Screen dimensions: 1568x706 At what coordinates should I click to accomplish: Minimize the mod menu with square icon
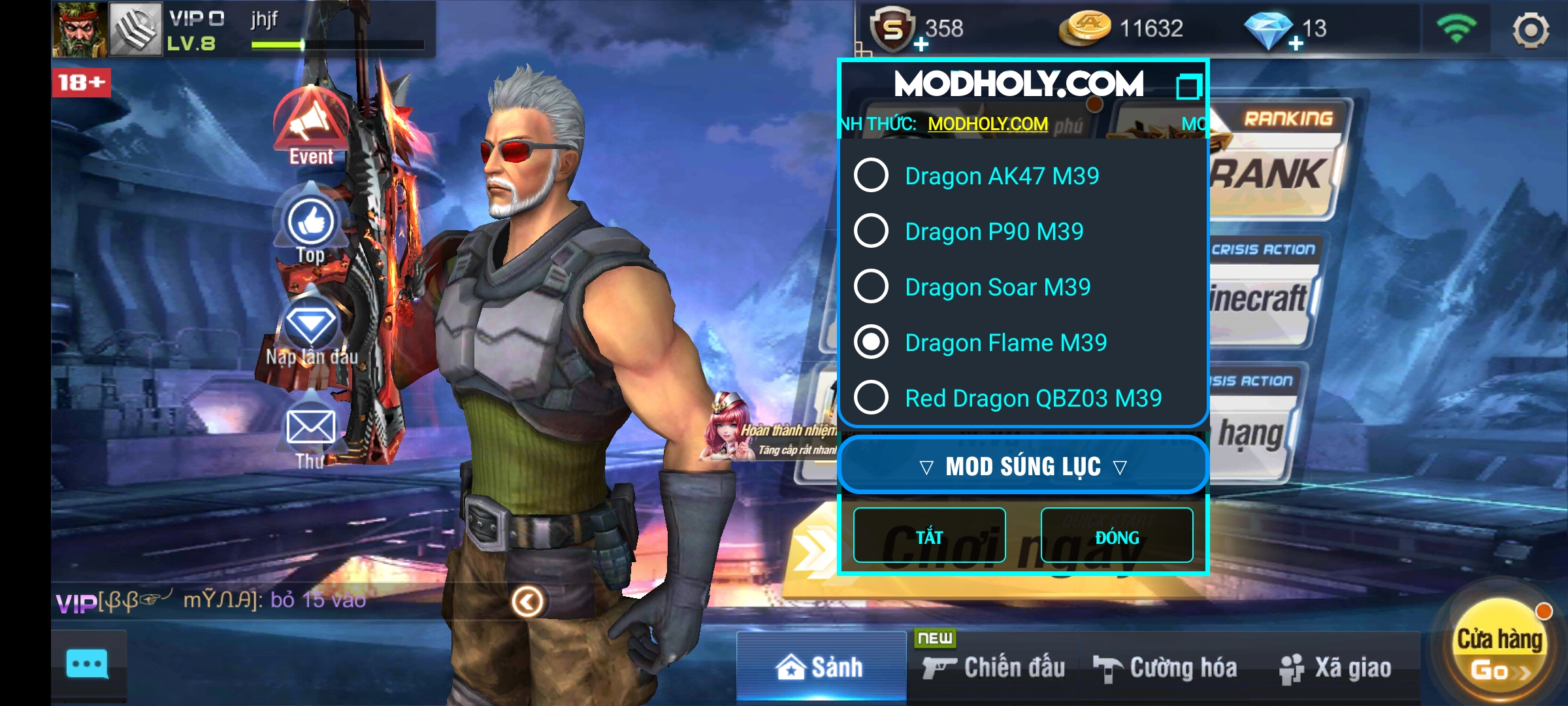pos(1188,87)
